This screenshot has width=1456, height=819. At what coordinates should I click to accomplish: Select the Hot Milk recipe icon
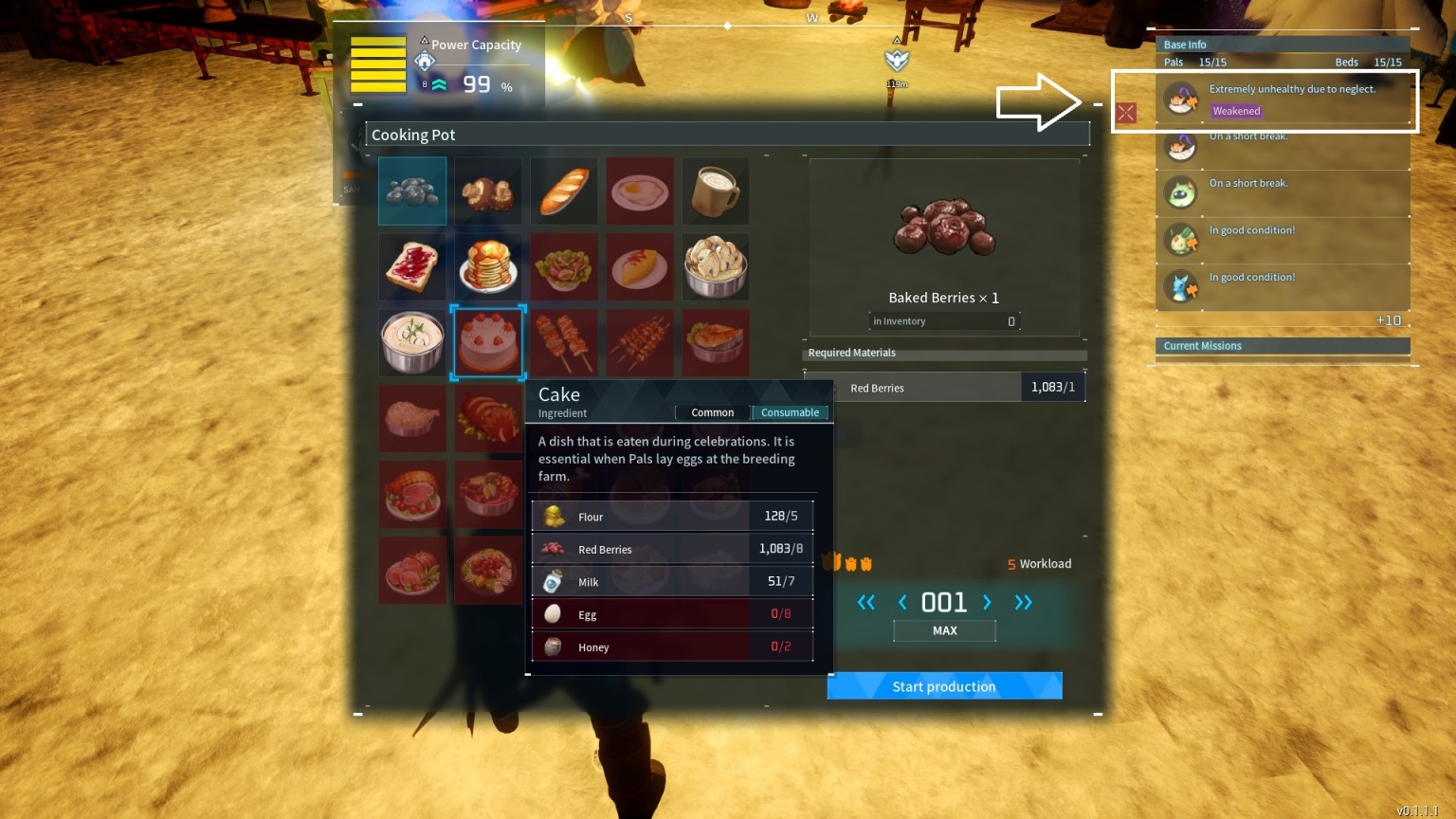click(716, 191)
